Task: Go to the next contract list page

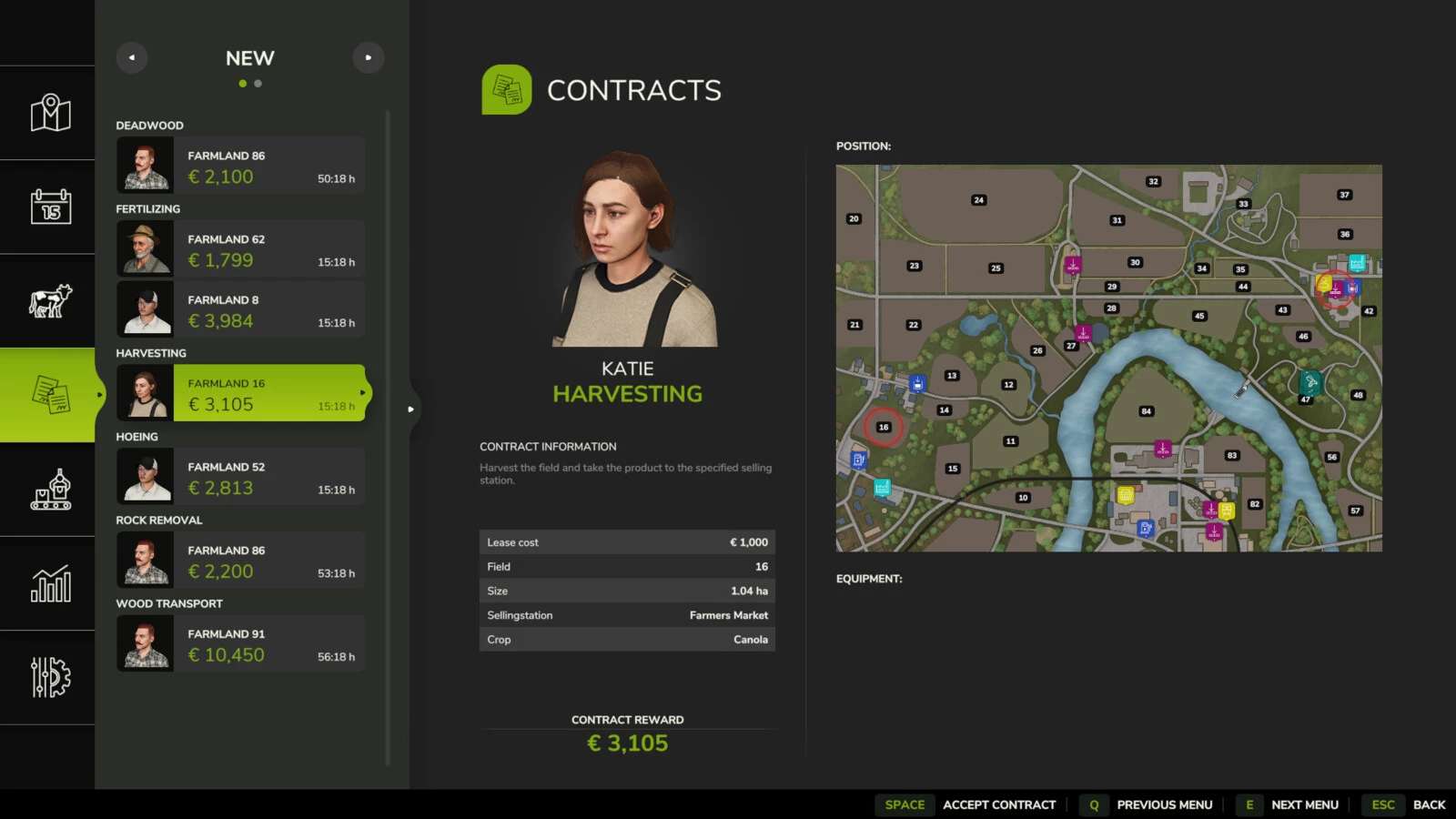Action: (x=369, y=58)
